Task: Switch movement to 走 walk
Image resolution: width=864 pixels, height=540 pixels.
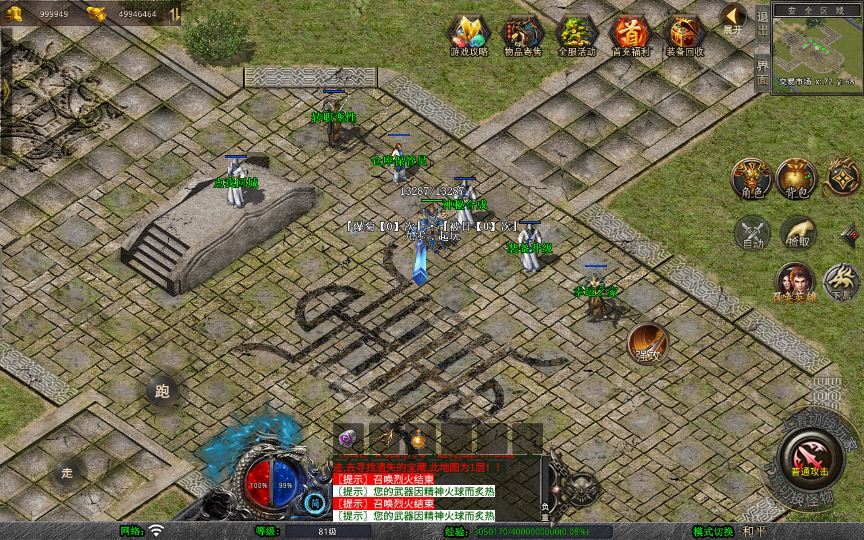Action: point(67,472)
